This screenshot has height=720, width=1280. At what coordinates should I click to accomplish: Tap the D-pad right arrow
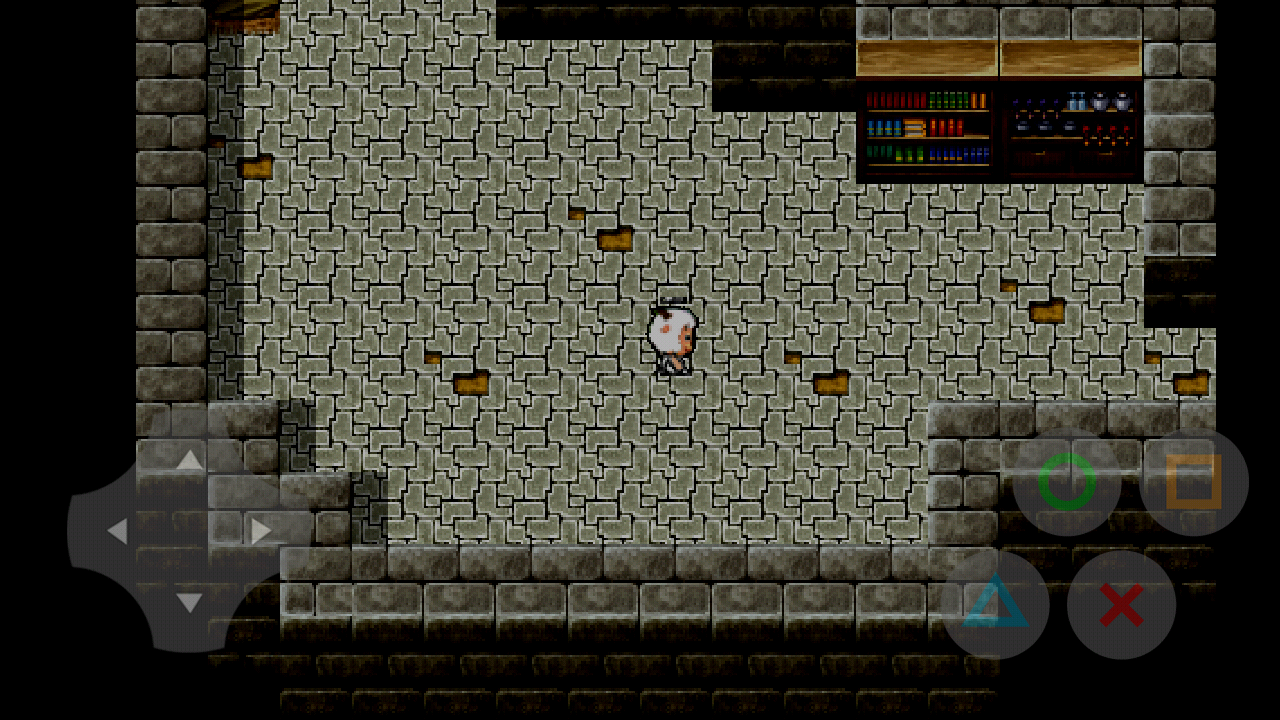(x=261, y=531)
